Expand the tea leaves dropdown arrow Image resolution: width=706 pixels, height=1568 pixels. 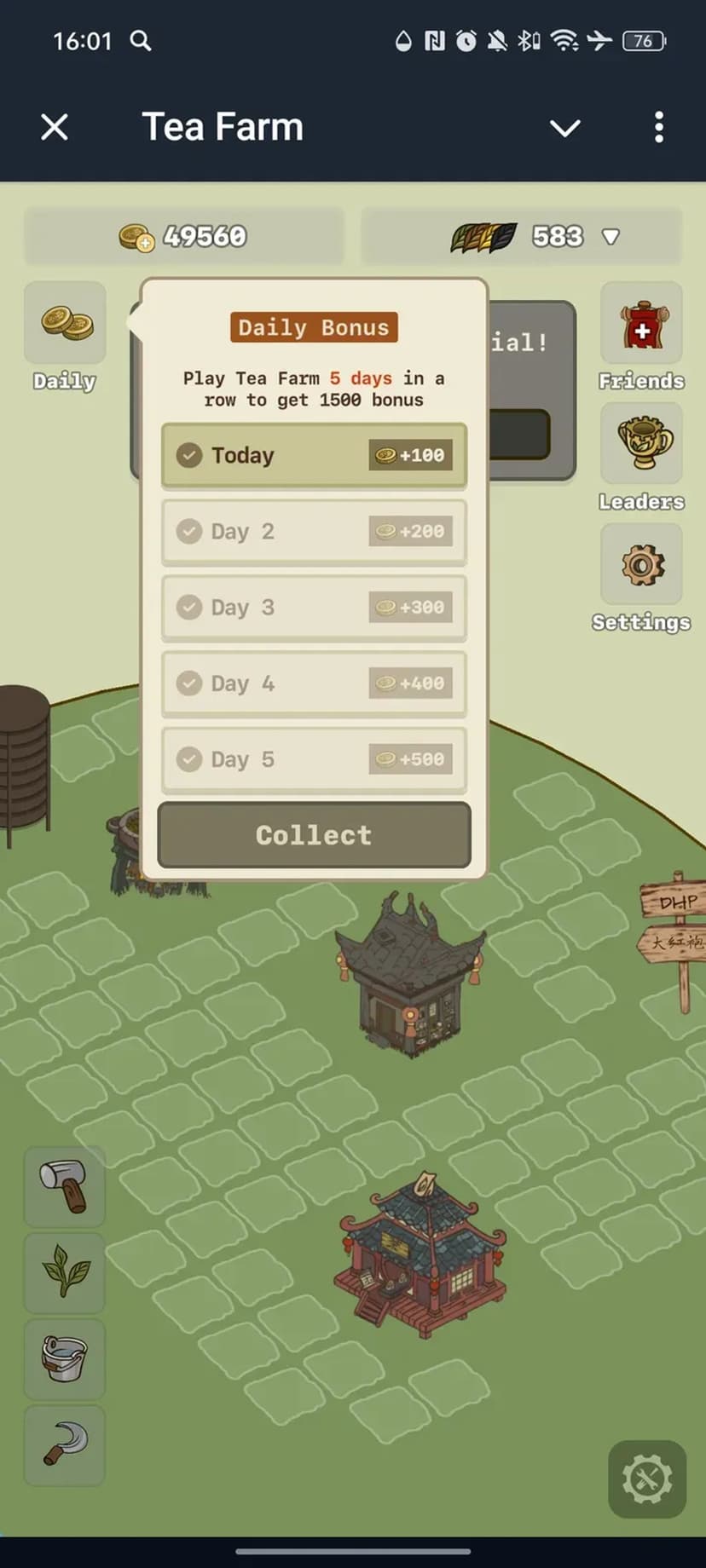coord(611,237)
